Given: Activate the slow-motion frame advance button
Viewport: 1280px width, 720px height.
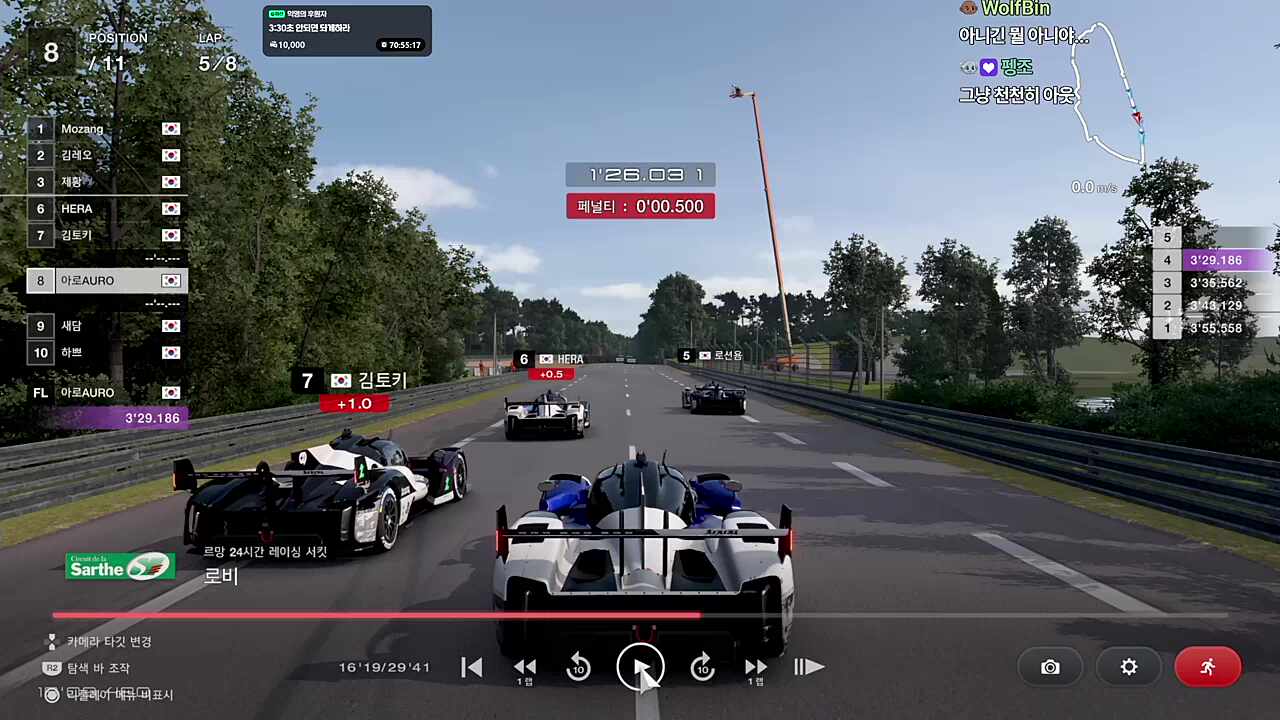Looking at the screenshot, I should (x=808, y=667).
